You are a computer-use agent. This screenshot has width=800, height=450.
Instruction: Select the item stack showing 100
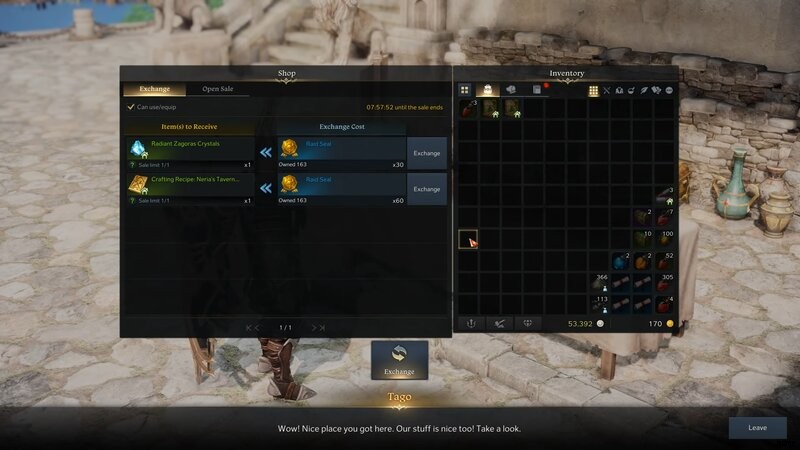(664, 239)
